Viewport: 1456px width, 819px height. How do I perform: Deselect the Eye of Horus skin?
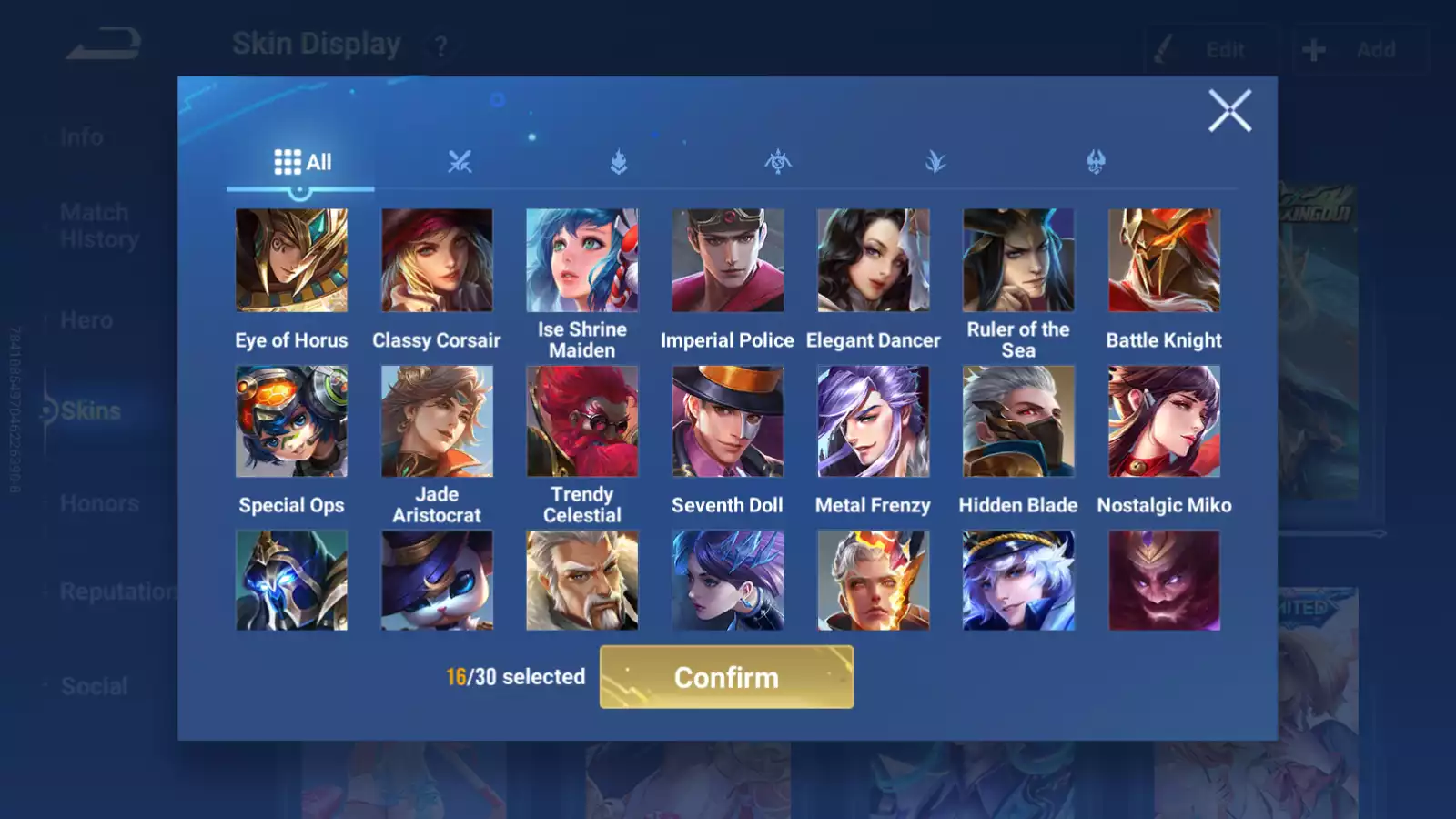[292, 259]
